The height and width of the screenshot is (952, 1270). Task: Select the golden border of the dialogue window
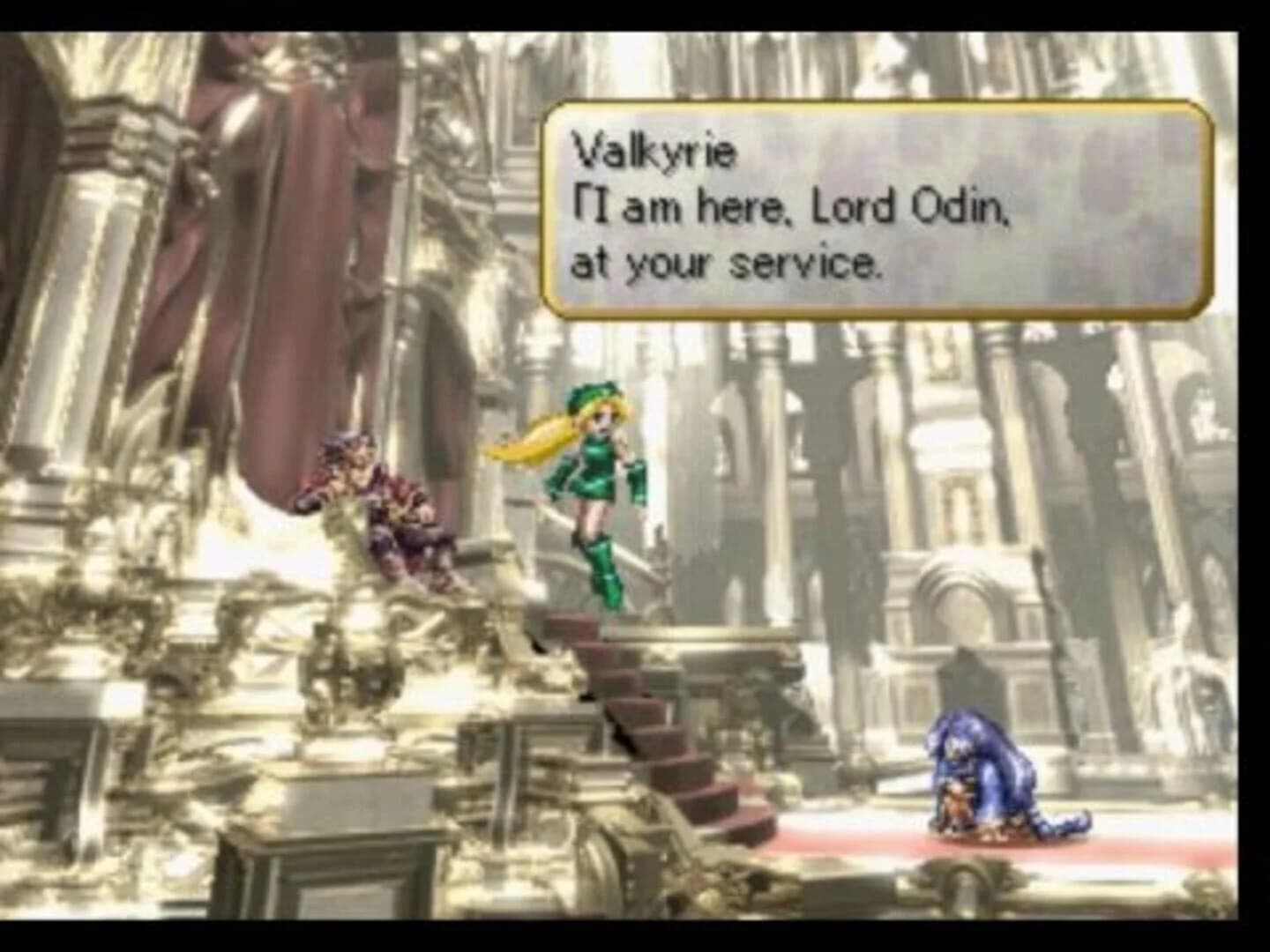[x=882, y=106]
